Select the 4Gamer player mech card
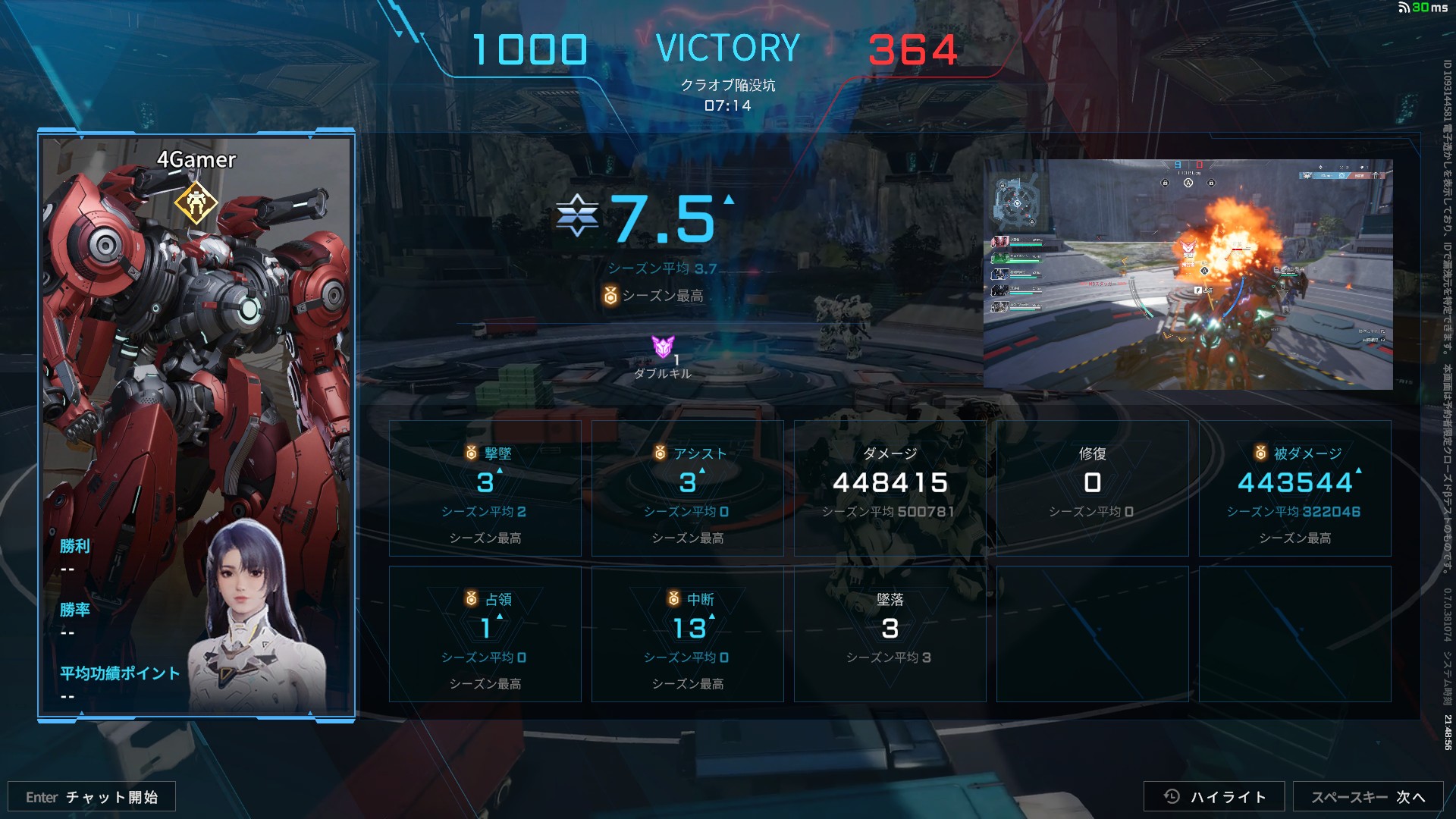1456x819 pixels. 196,425
